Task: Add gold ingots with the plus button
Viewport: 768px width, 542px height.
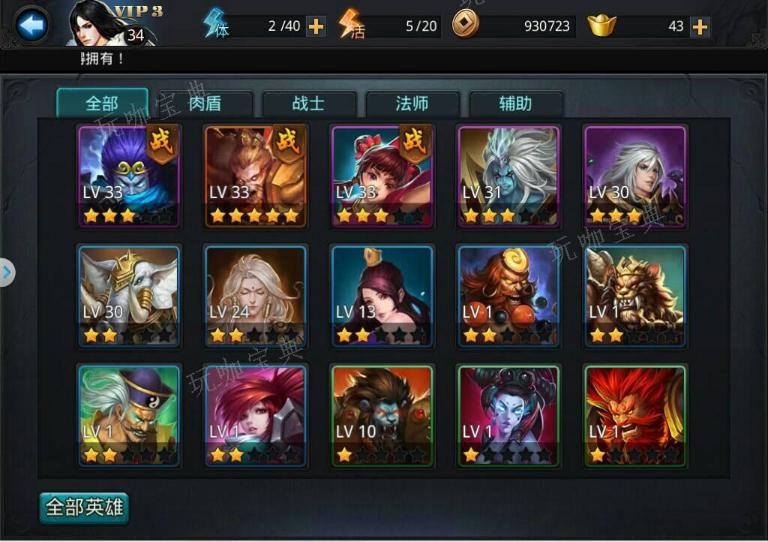Action: pyautogui.click(x=700, y=27)
